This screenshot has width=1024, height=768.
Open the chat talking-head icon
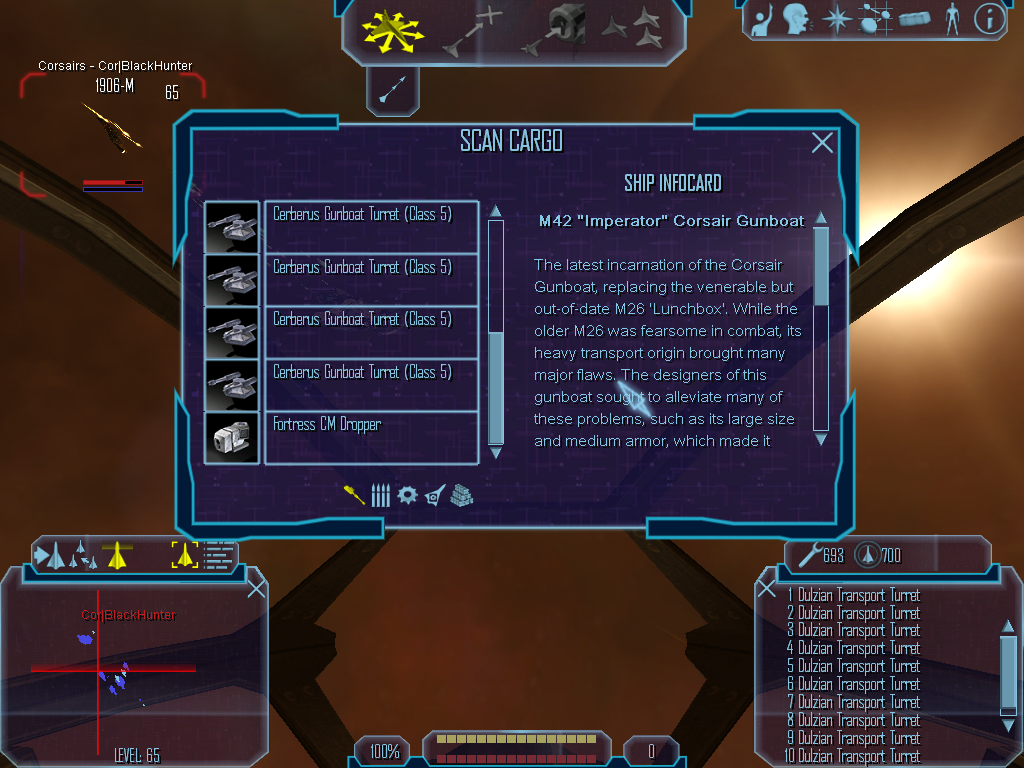tap(795, 18)
